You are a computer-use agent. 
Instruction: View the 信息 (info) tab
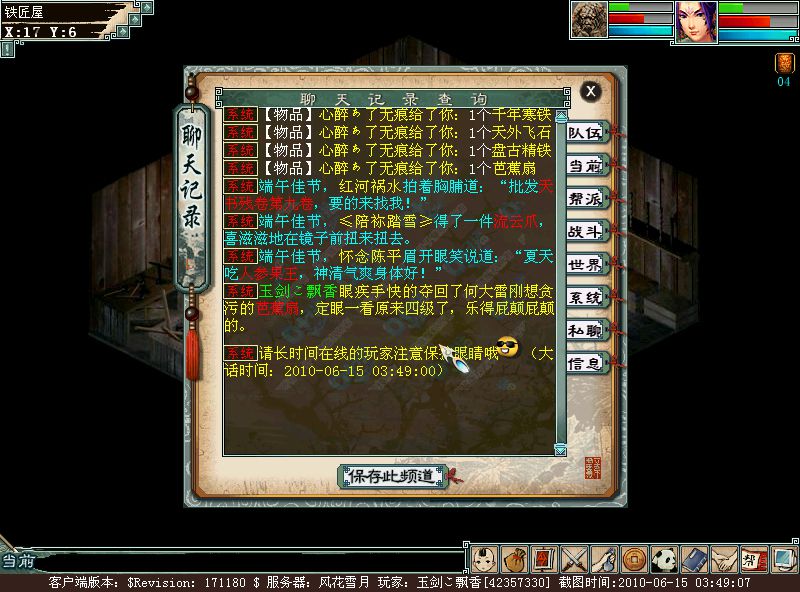(x=585, y=363)
